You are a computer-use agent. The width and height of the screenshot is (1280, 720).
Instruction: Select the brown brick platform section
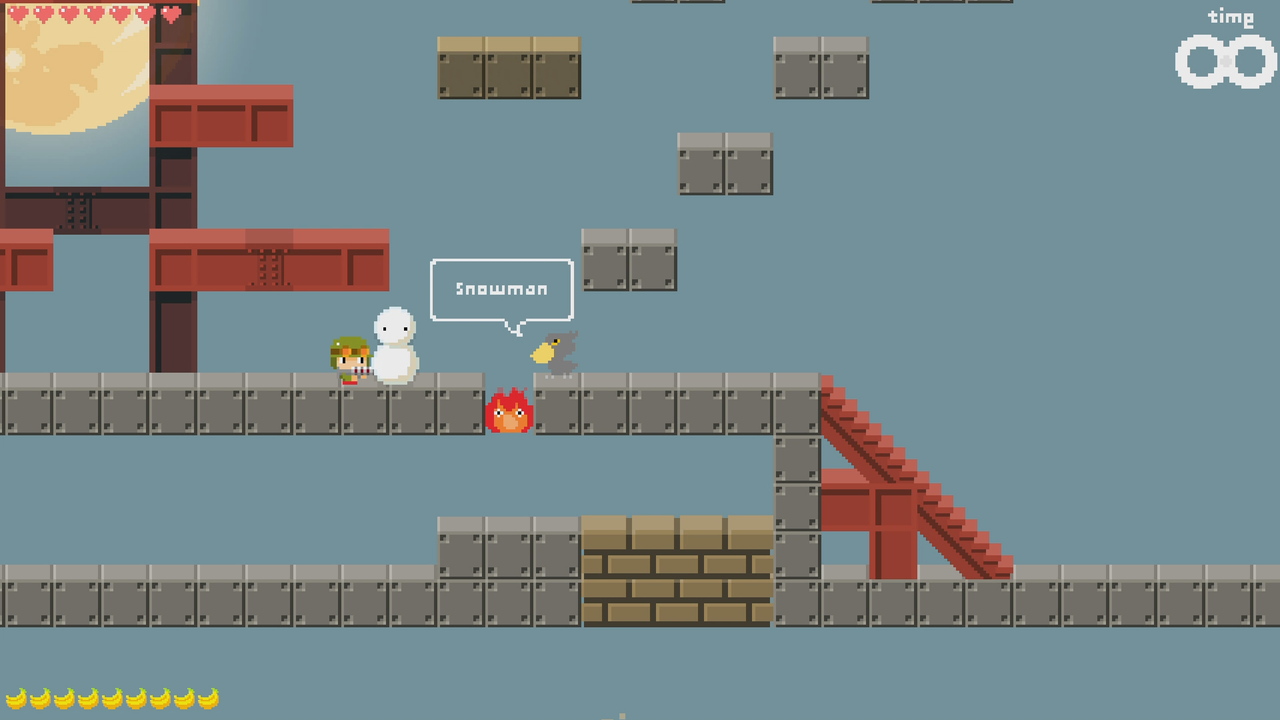pos(675,570)
